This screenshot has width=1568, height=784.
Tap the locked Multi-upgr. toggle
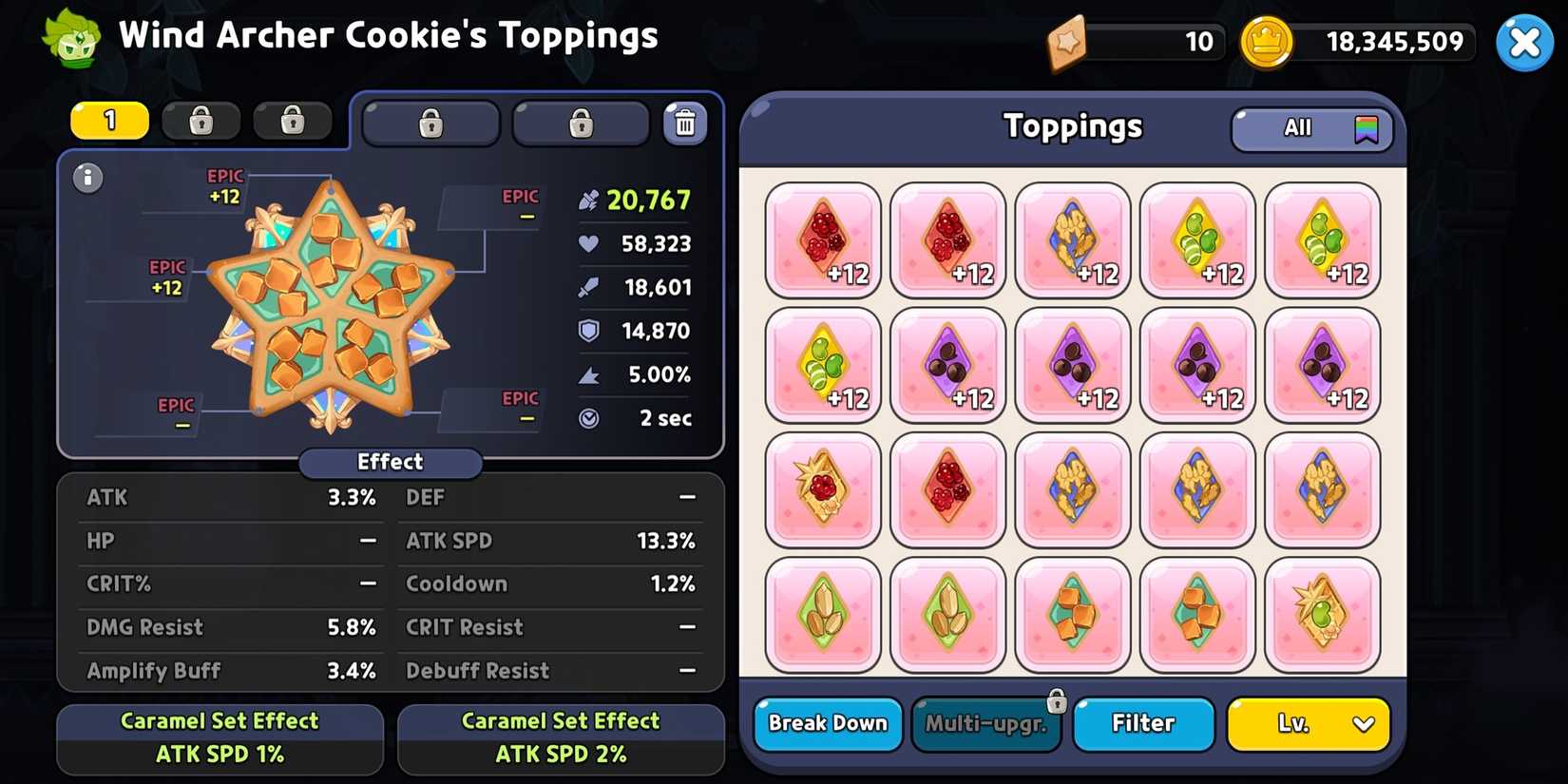[986, 724]
